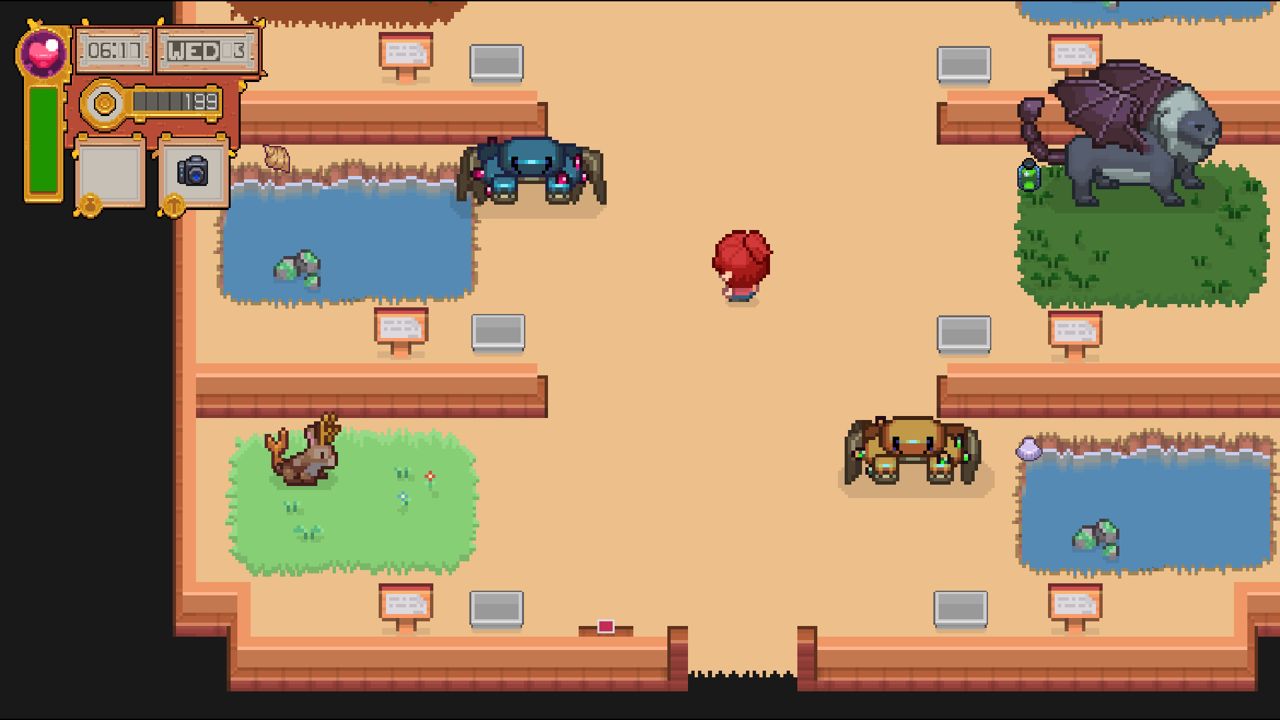Select the empty inventory slot
This screenshot has height=720, width=1280.
click(108, 172)
